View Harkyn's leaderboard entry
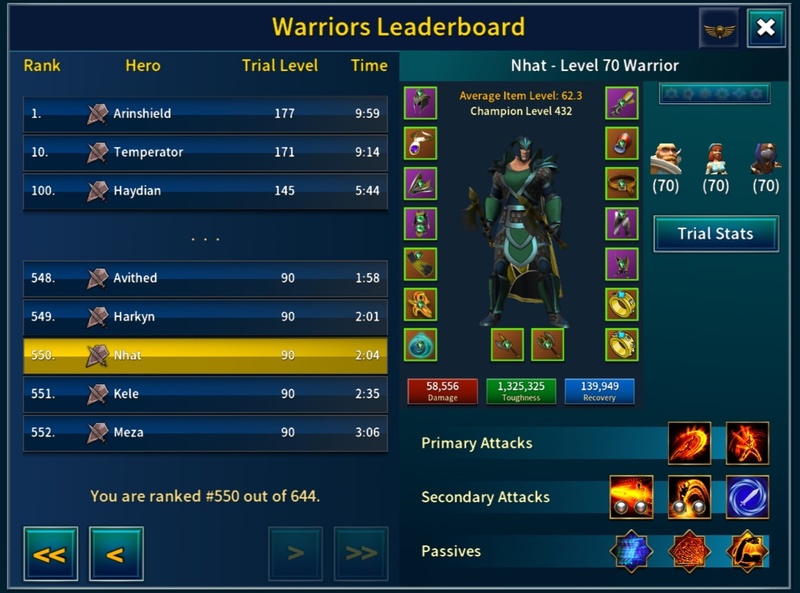 (x=205, y=317)
